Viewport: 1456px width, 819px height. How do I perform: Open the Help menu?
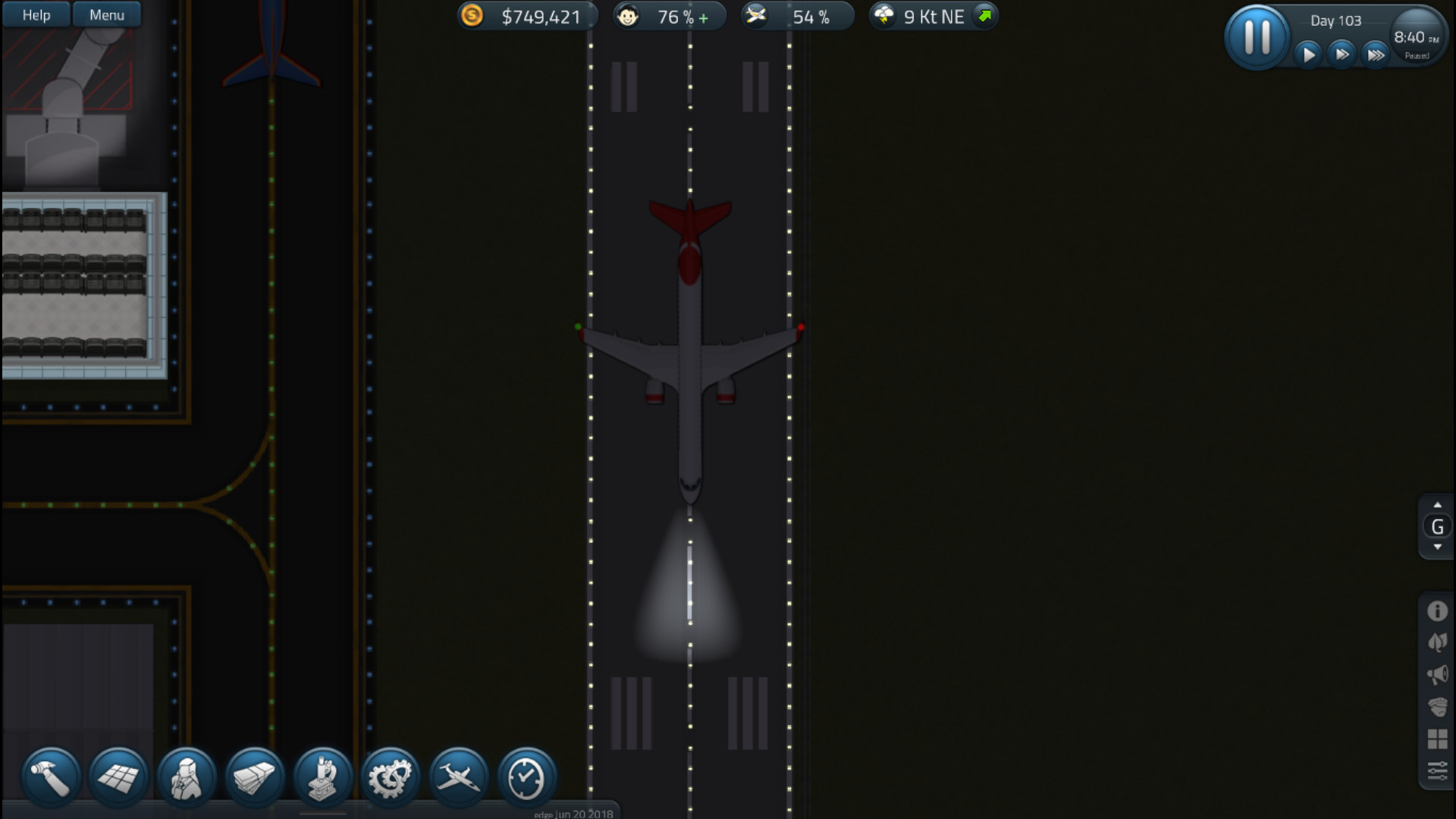(35, 14)
